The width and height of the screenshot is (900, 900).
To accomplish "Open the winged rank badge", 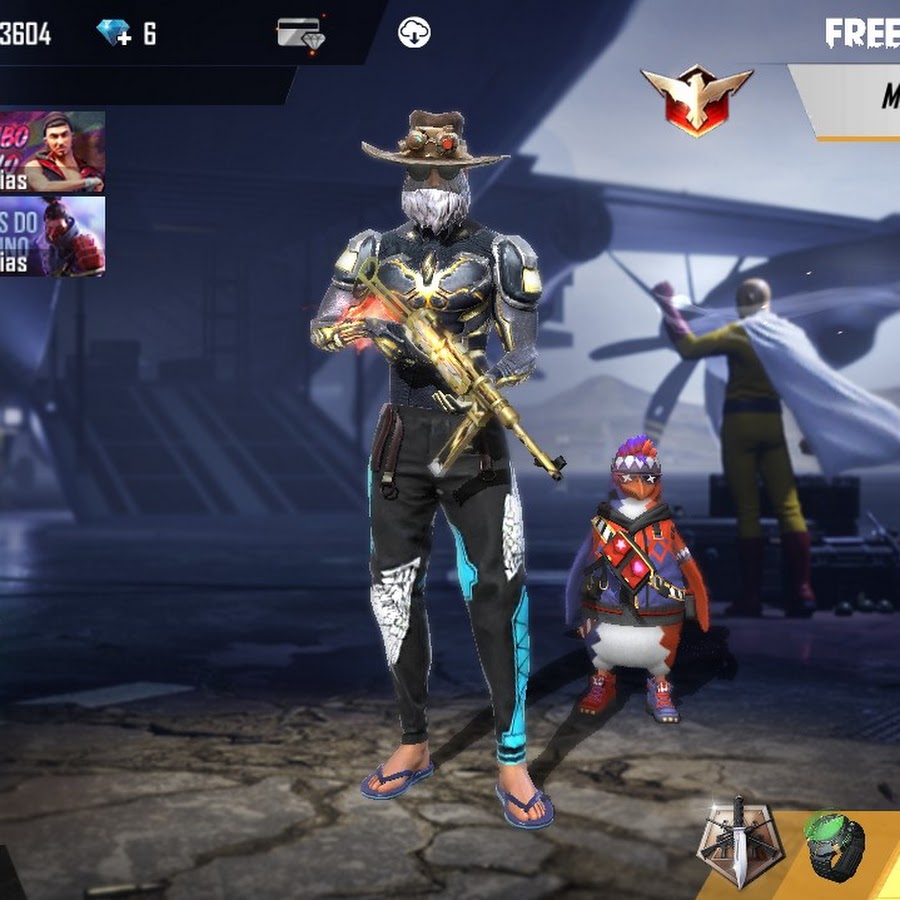I will point(696,100).
